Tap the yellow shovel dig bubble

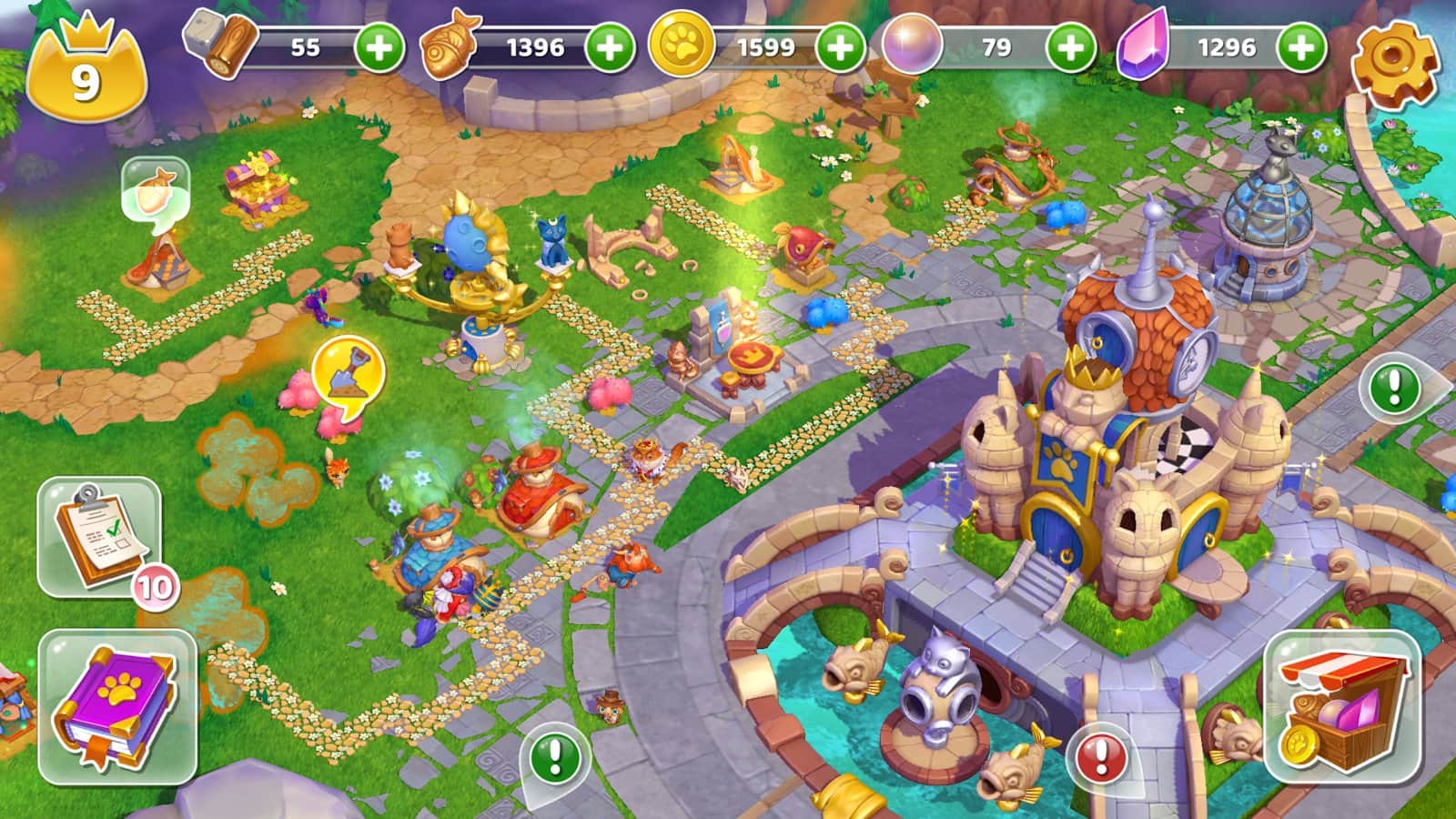click(x=348, y=373)
